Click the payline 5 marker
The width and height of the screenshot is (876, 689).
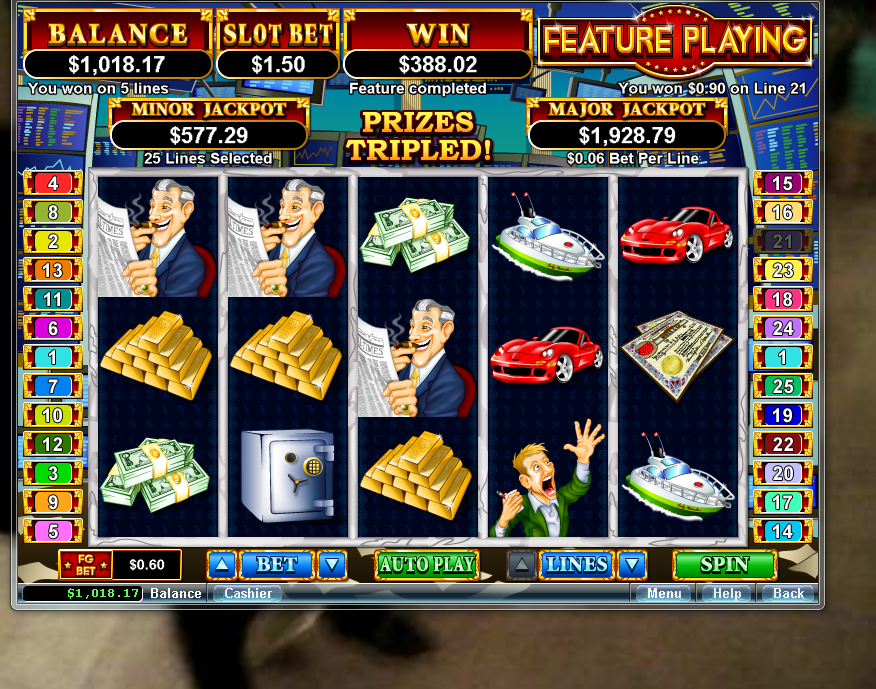click(53, 531)
